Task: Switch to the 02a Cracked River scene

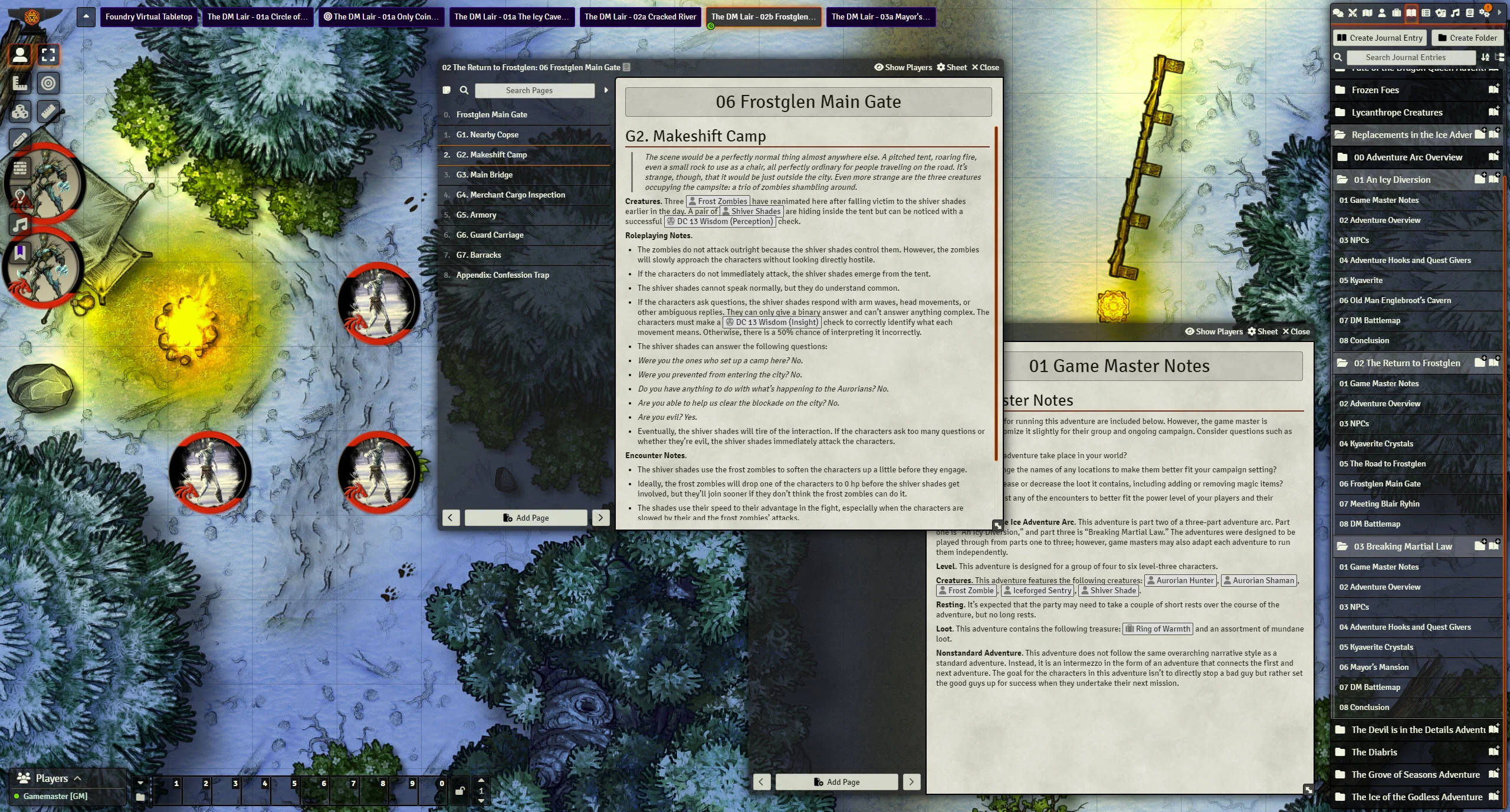Action: 640,17
